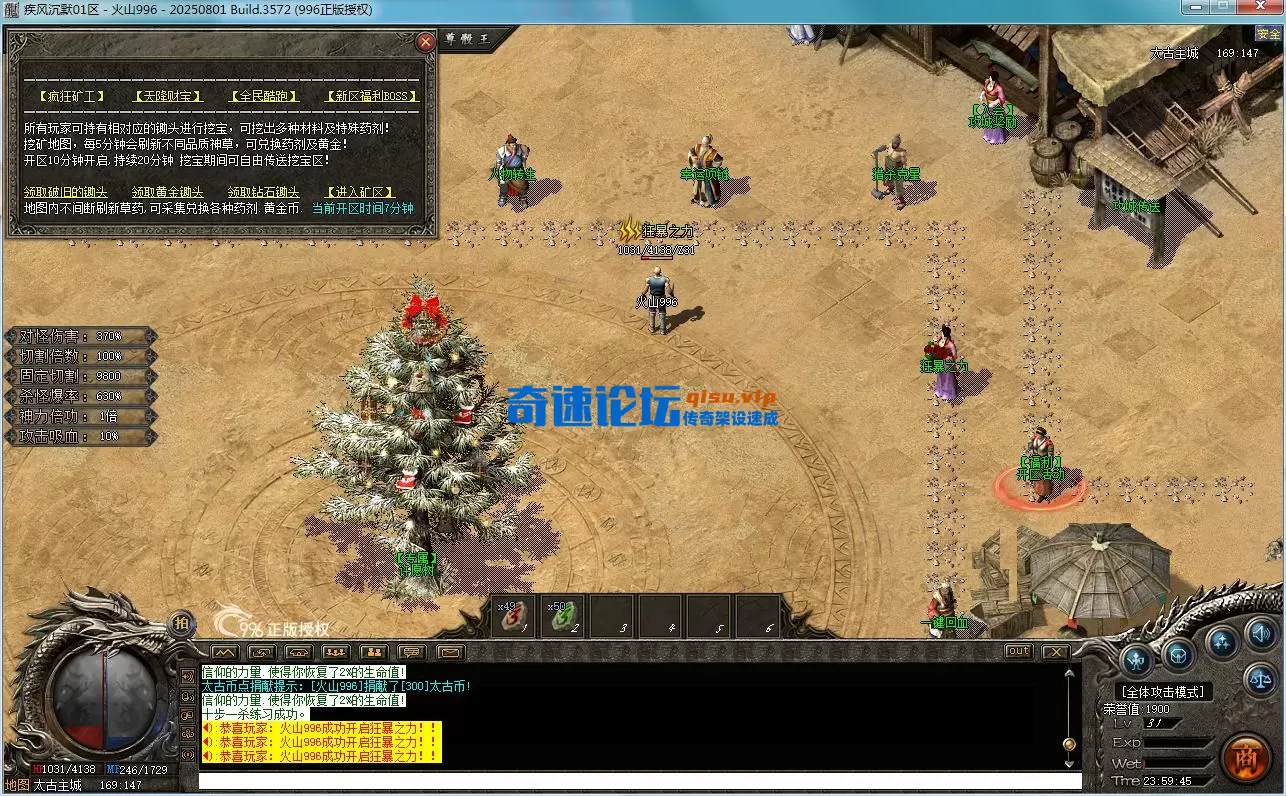Screen dimensions: 1286x796
Task: Click the chat input field at the bottom
Action: coord(640,781)
